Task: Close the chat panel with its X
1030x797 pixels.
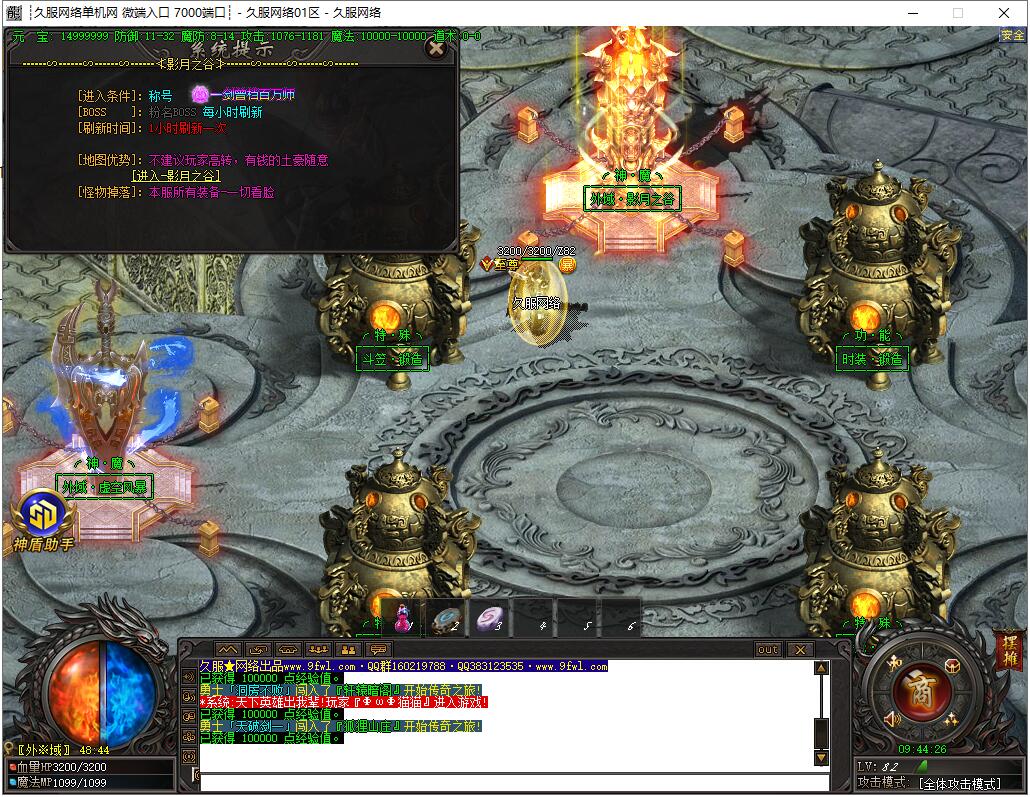Action: tap(799, 650)
